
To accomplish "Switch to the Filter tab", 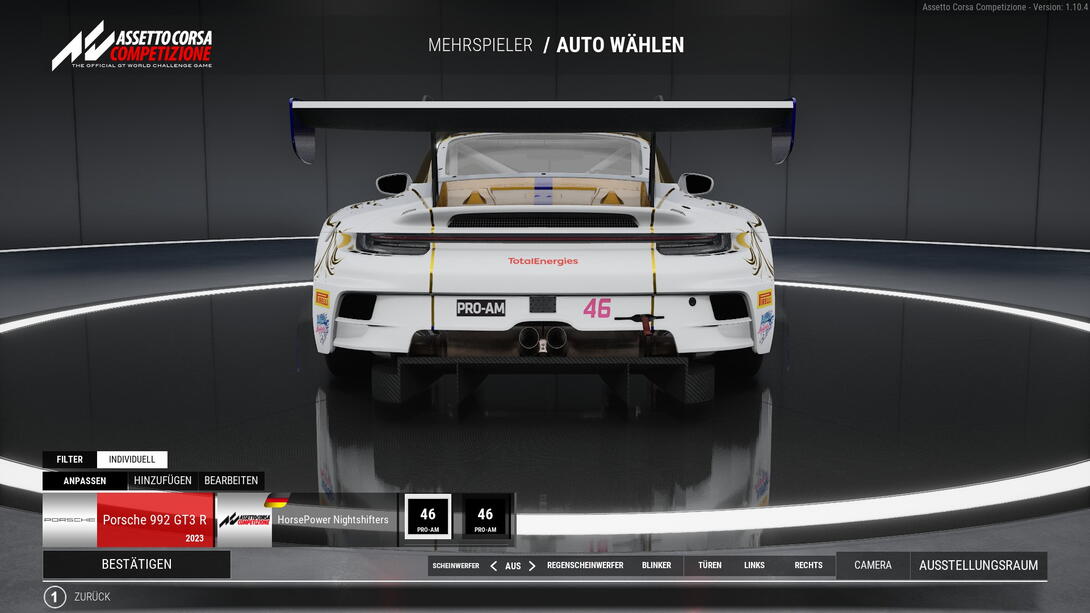I will click(x=70, y=460).
